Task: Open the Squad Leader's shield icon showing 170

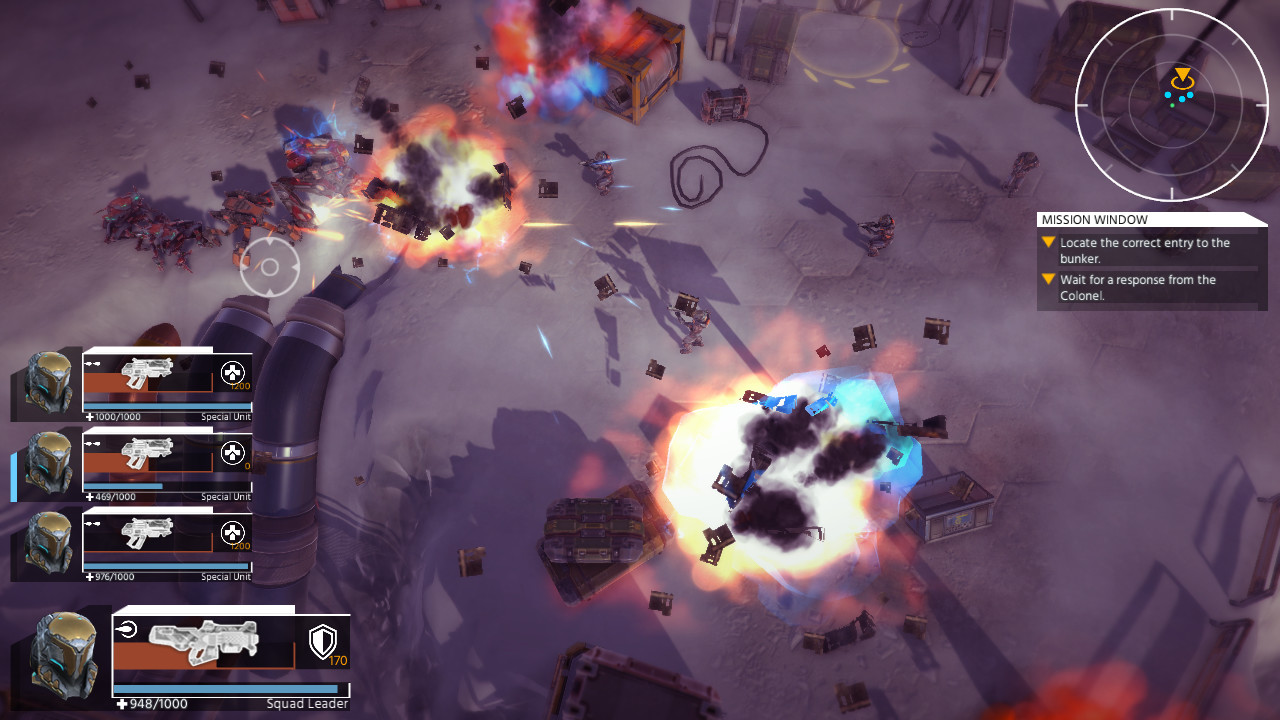Action: [x=322, y=647]
